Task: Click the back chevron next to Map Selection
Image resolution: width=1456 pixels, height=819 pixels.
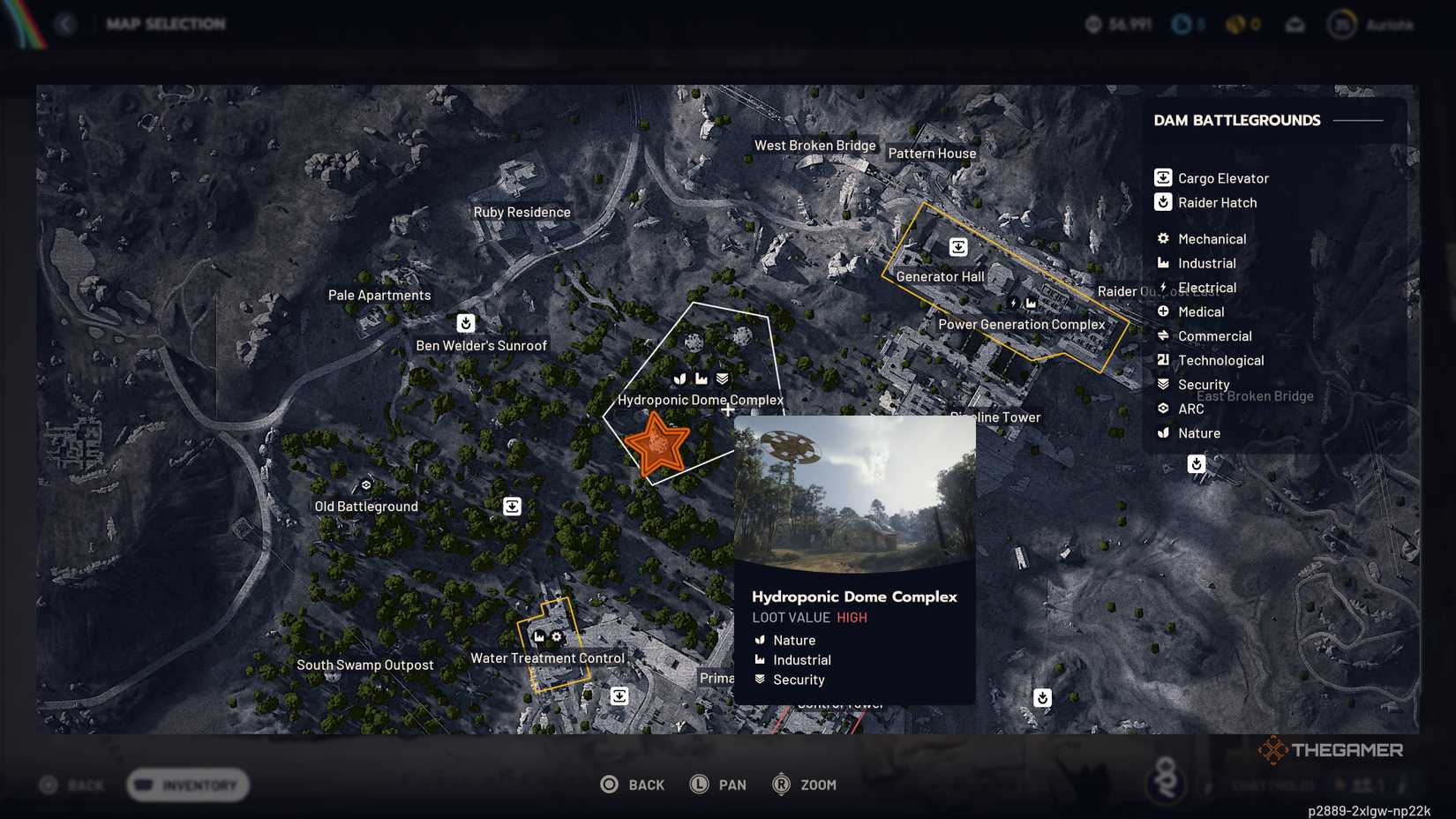Action: 67,24
